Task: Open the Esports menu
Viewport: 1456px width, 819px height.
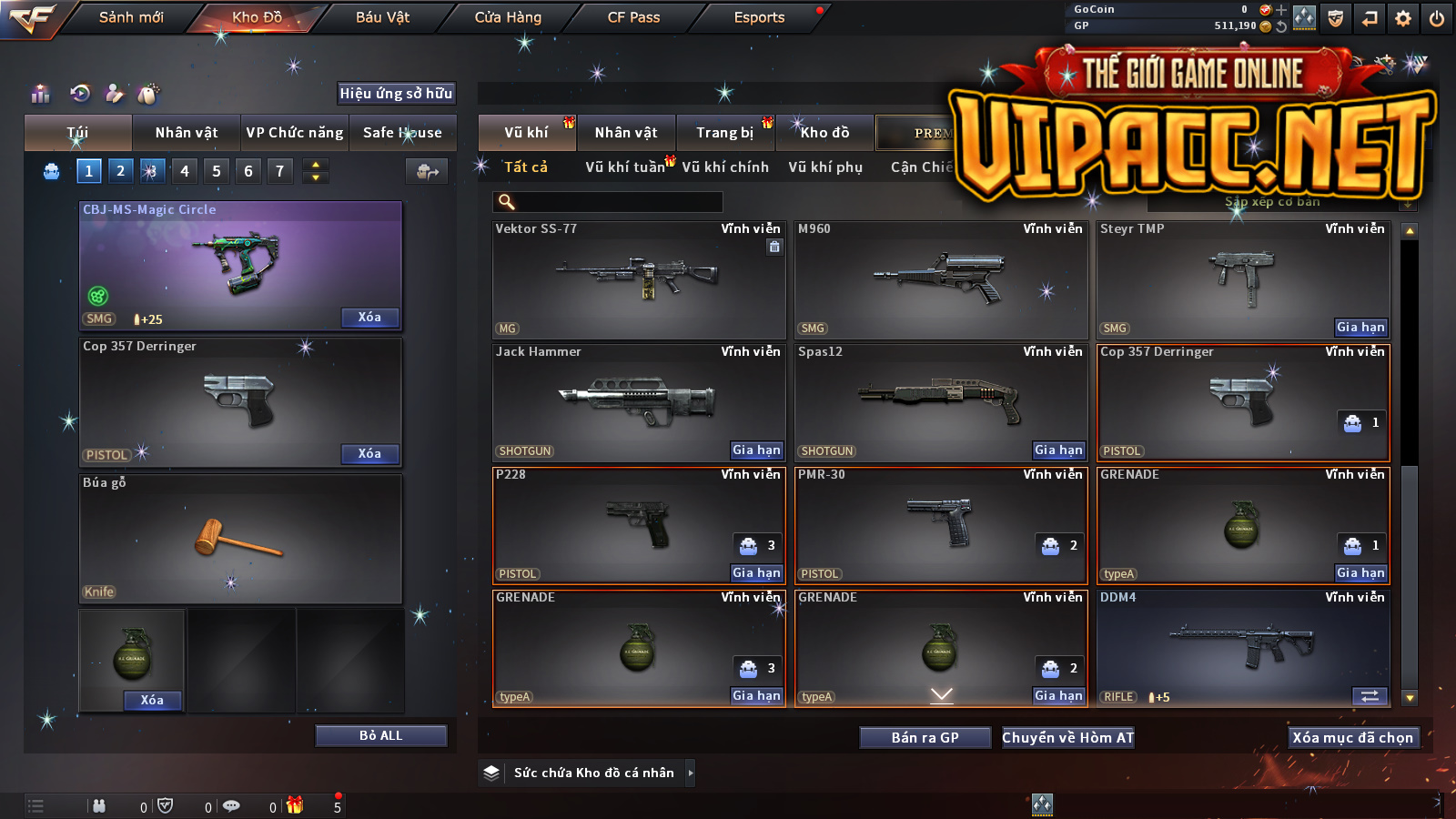Action: click(759, 17)
